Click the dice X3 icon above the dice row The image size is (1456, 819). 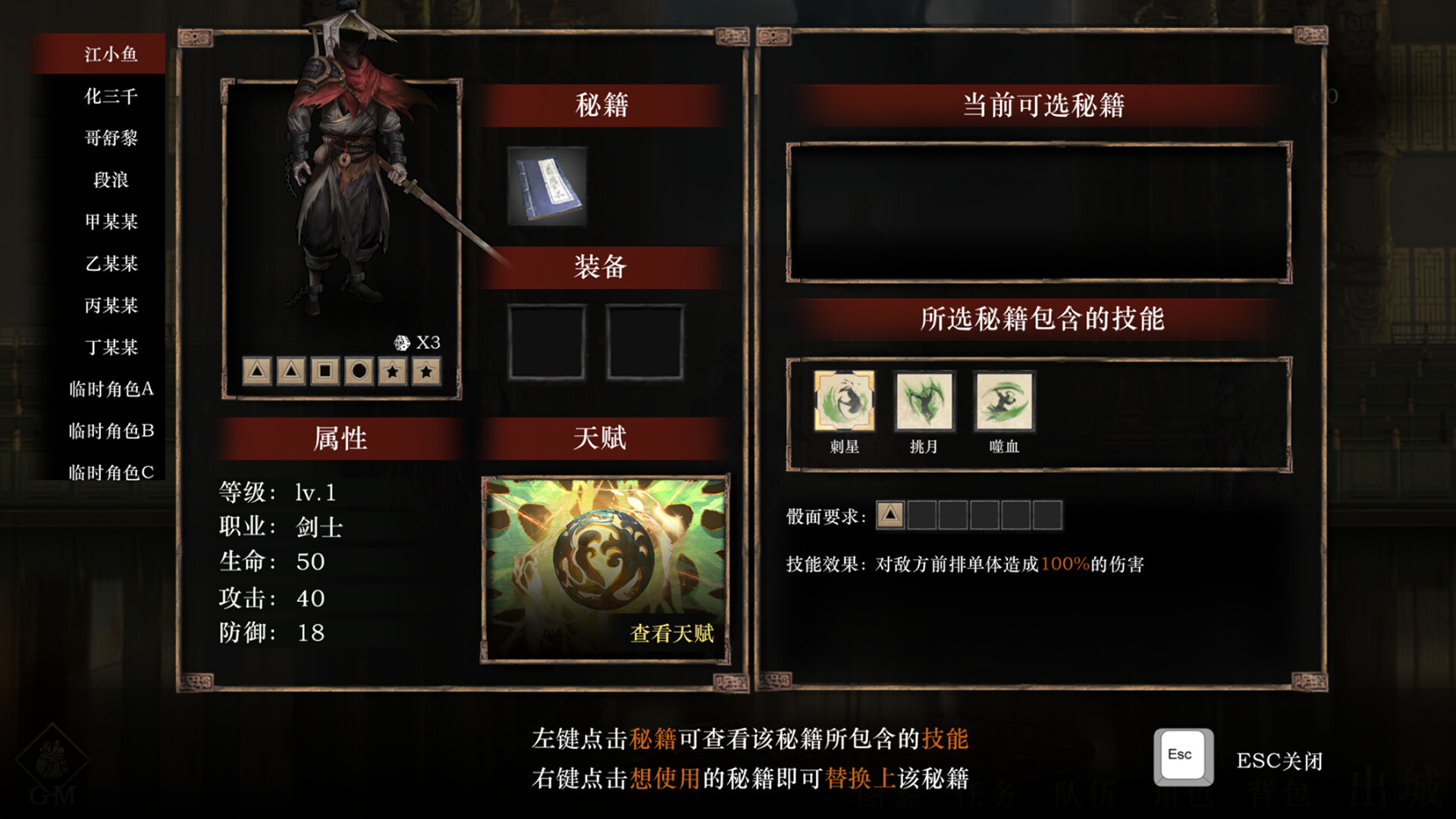[x=402, y=341]
